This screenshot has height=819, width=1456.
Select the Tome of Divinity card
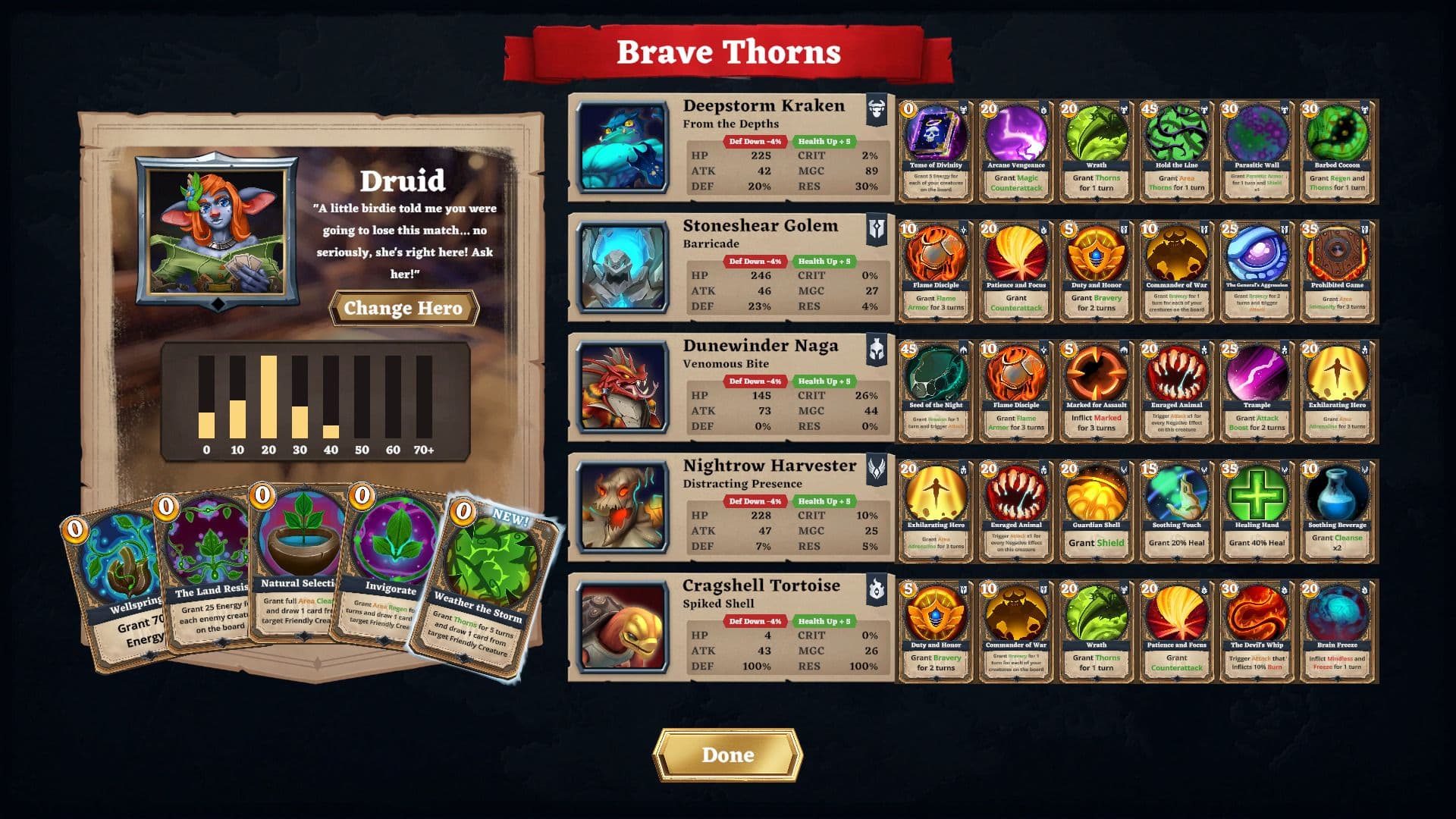tap(935, 150)
